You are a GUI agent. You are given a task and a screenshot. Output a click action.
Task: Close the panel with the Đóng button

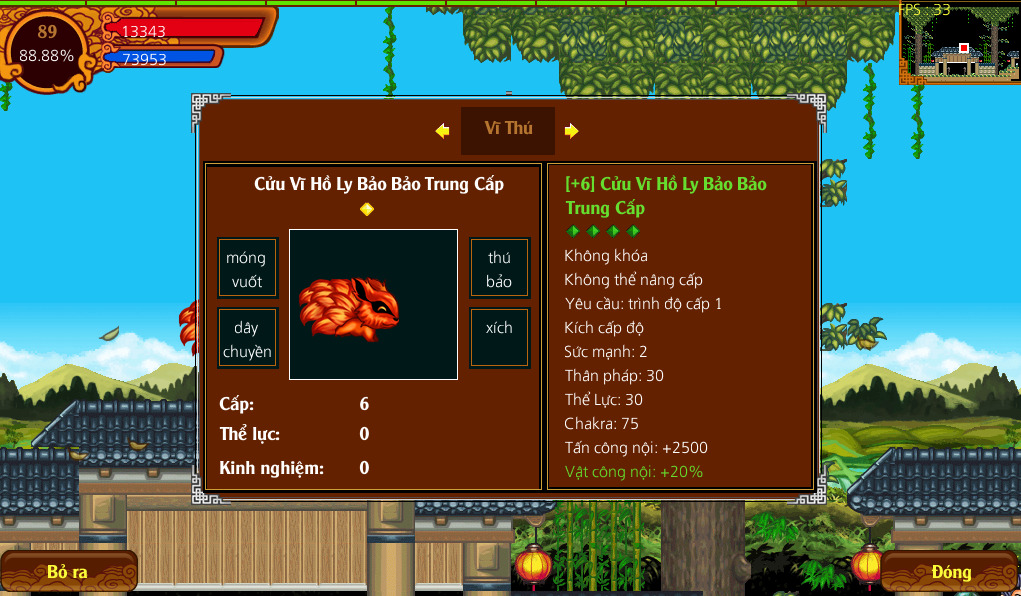coord(951,572)
